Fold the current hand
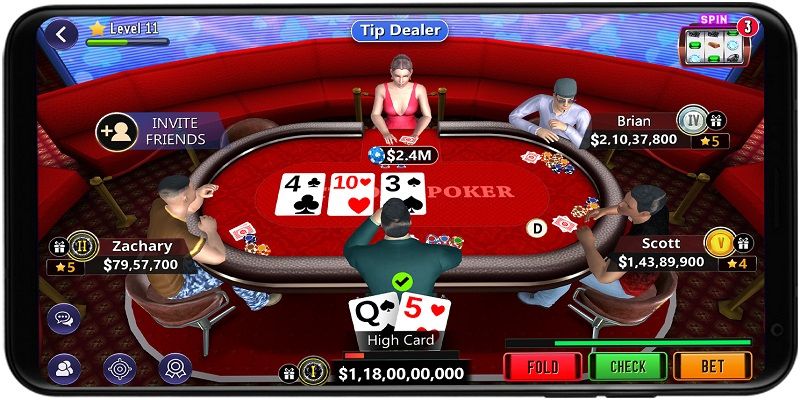 pos(542,366)
